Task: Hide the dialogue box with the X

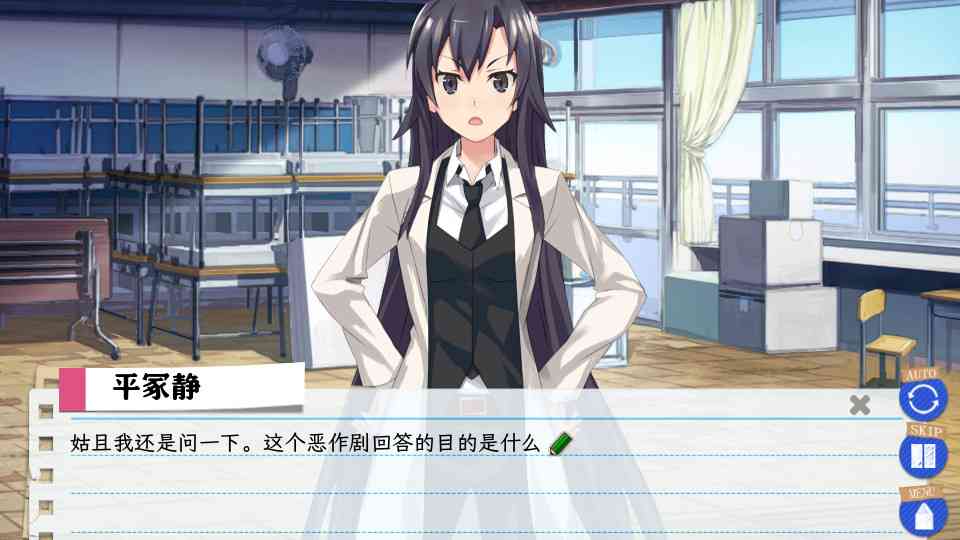Action: [859, 405]
